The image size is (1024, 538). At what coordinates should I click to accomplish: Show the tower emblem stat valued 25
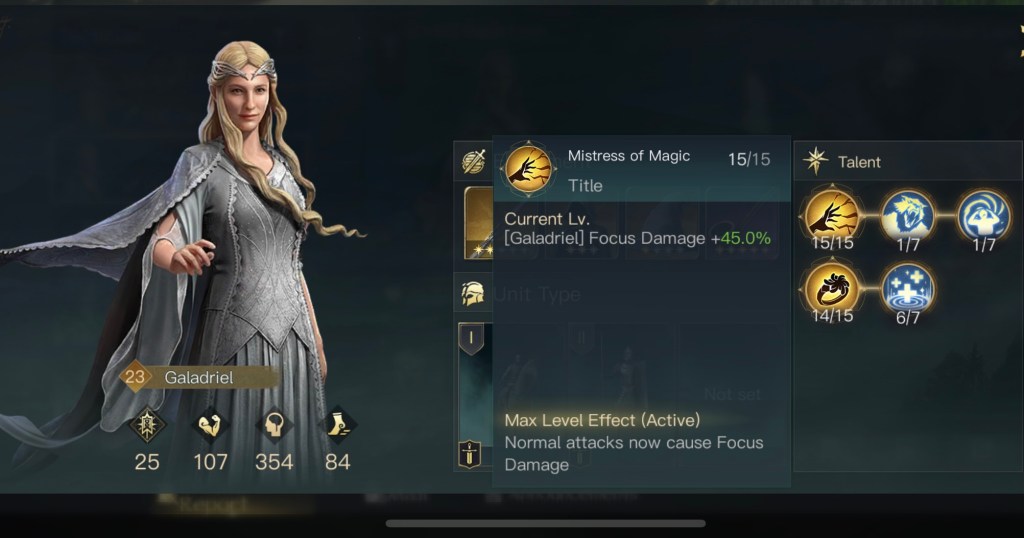pyautogui.click(x=147, y=426)
